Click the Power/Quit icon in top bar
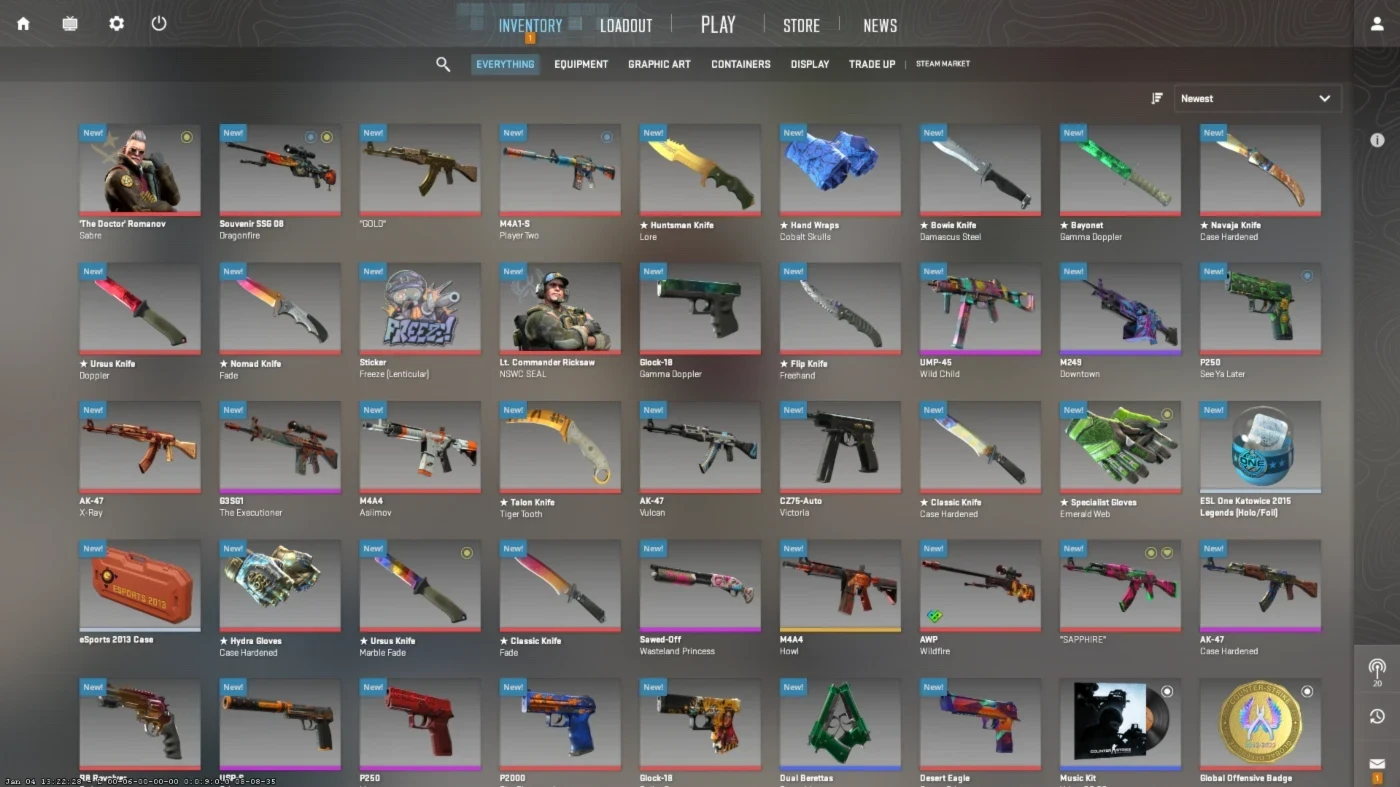The image size is (1400, 787). point(158,23)
